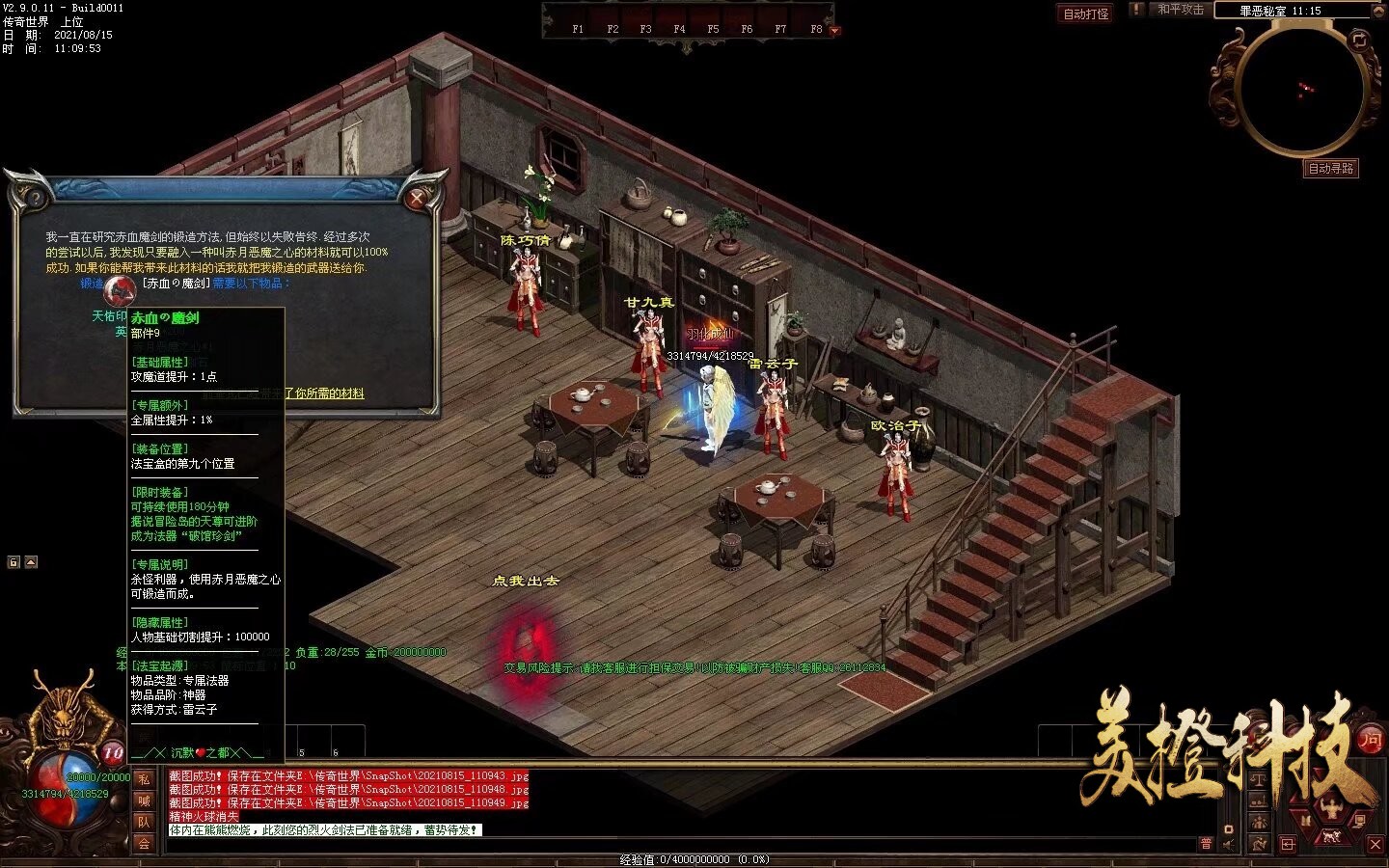Open the pet panel via the dog hexagon icon
Viewport: 1389px width, 868px height.
point(1331,837)
